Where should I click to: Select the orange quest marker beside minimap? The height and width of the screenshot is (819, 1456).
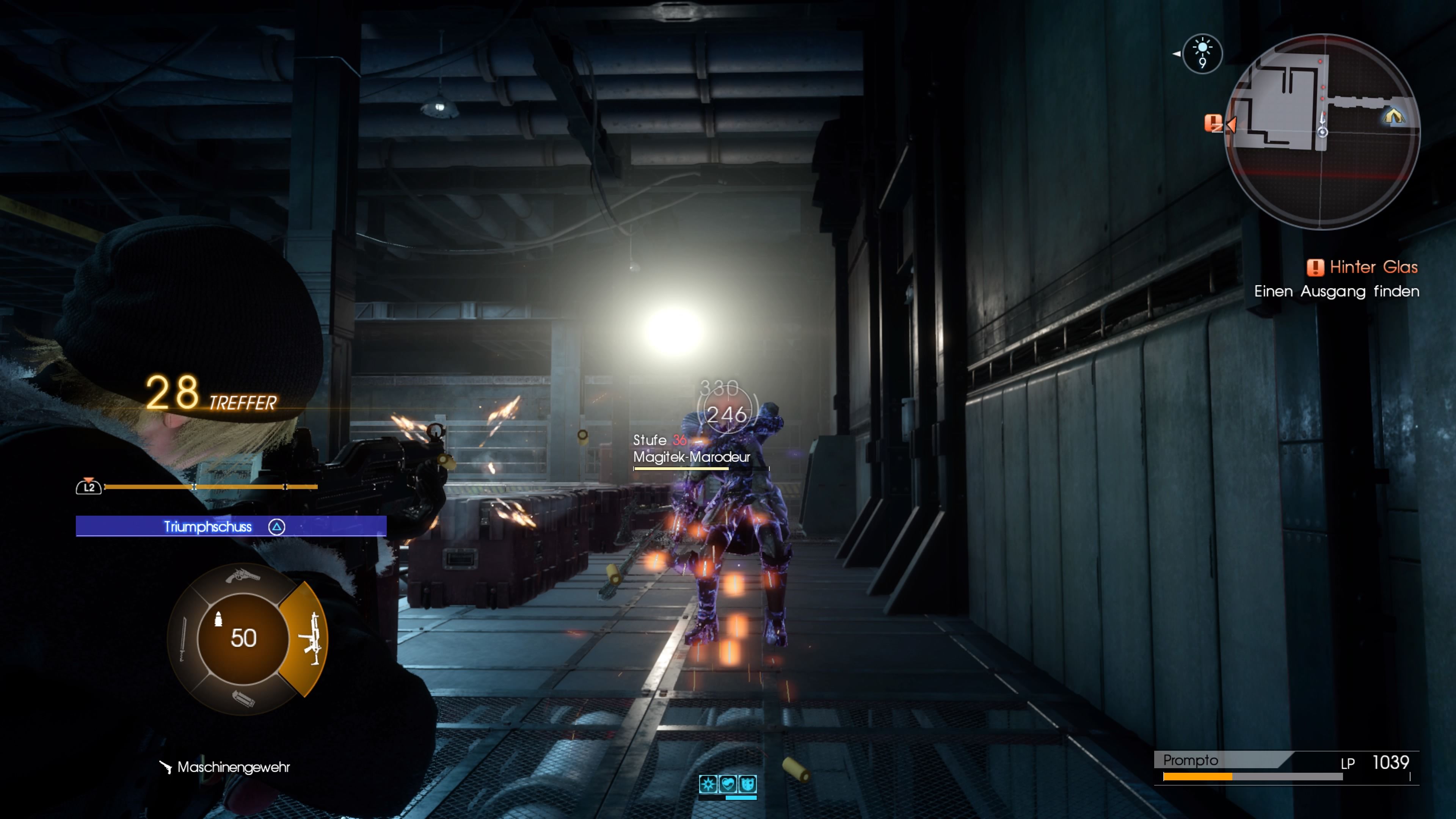tap(1213, 123)
